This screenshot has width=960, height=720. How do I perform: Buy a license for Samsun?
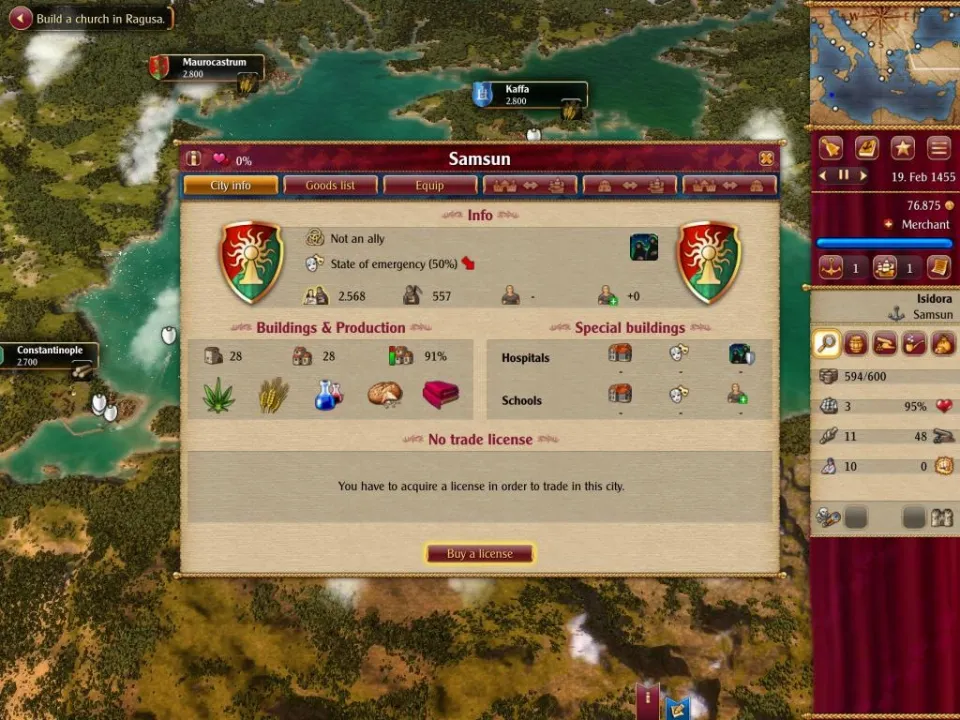480,554
